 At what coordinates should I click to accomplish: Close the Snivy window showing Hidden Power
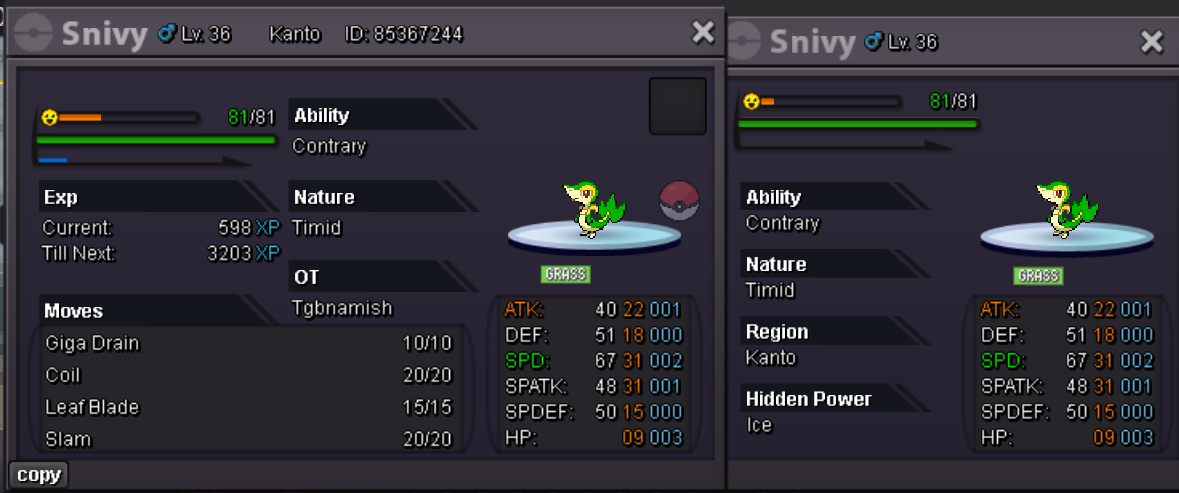pos(1152,41)
